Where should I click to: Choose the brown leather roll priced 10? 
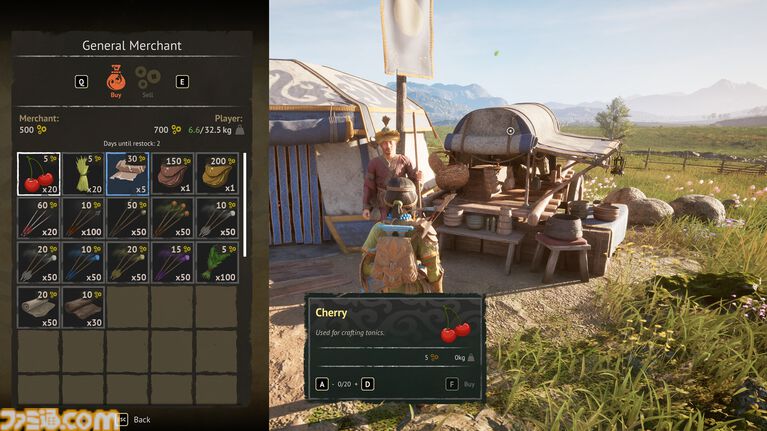(83, 307)
